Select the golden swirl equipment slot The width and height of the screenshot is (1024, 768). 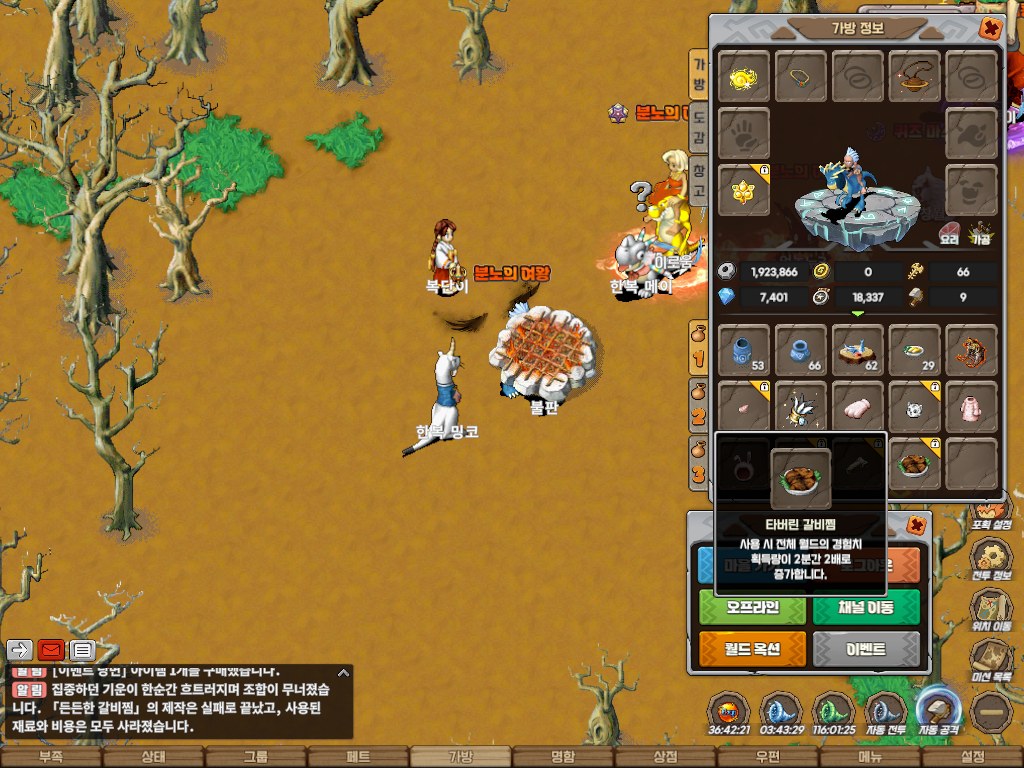(x=744, y=76)
